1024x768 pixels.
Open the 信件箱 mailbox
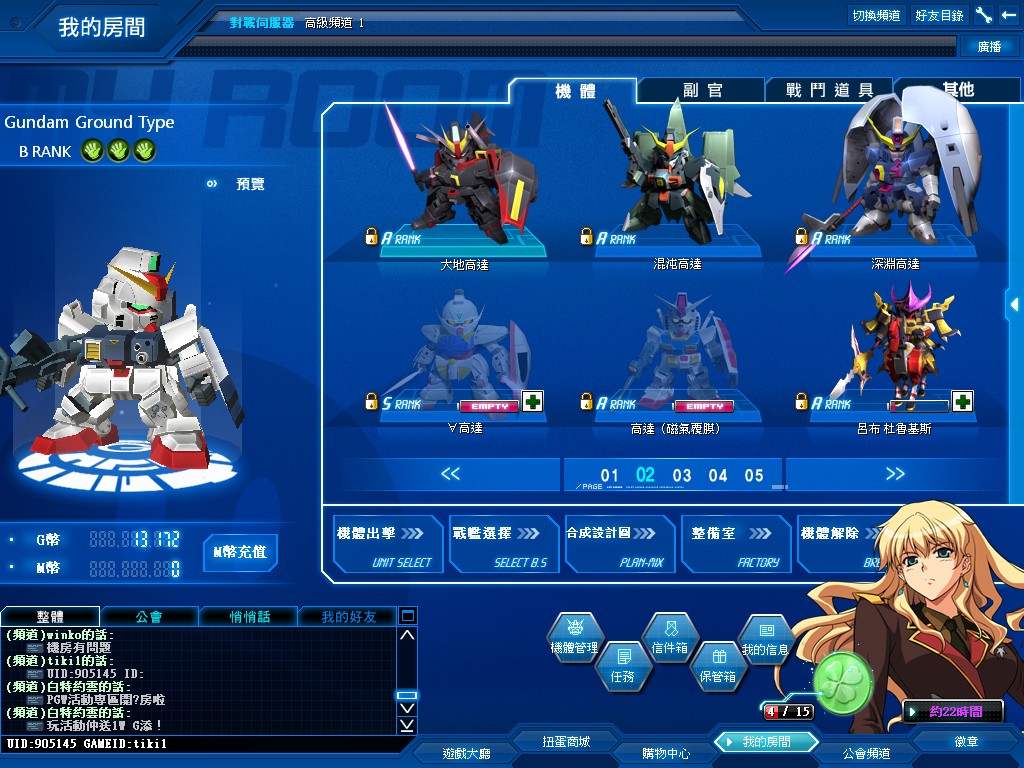pos(670,637)
